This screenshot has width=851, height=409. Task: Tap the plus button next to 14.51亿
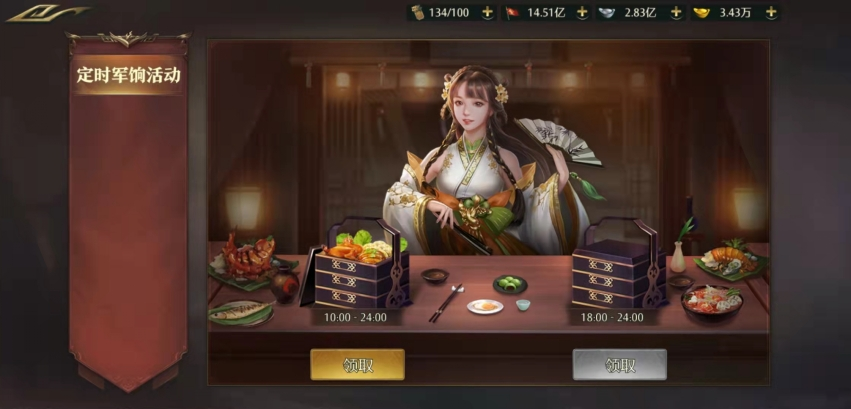click(582, 12)
